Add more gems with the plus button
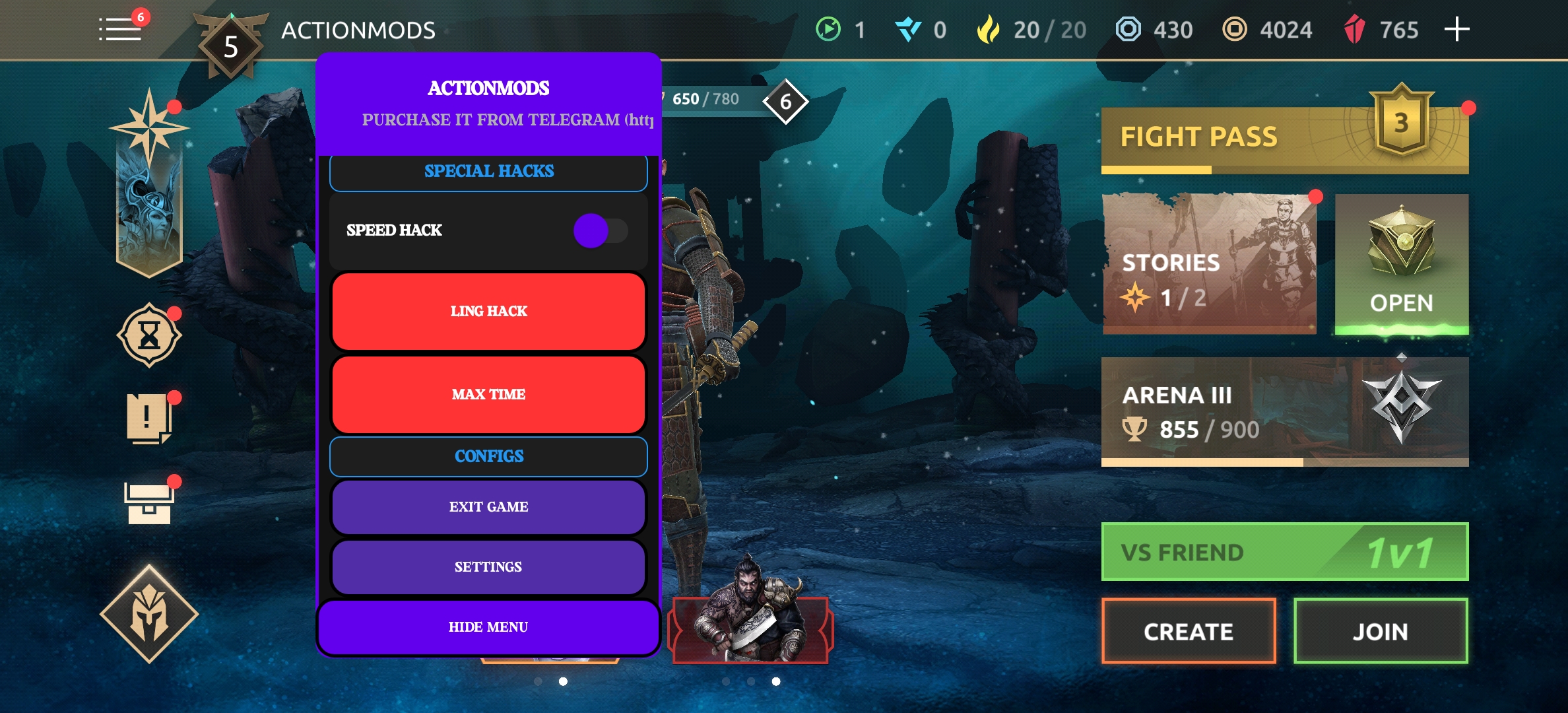 (x=1456, y=30)
